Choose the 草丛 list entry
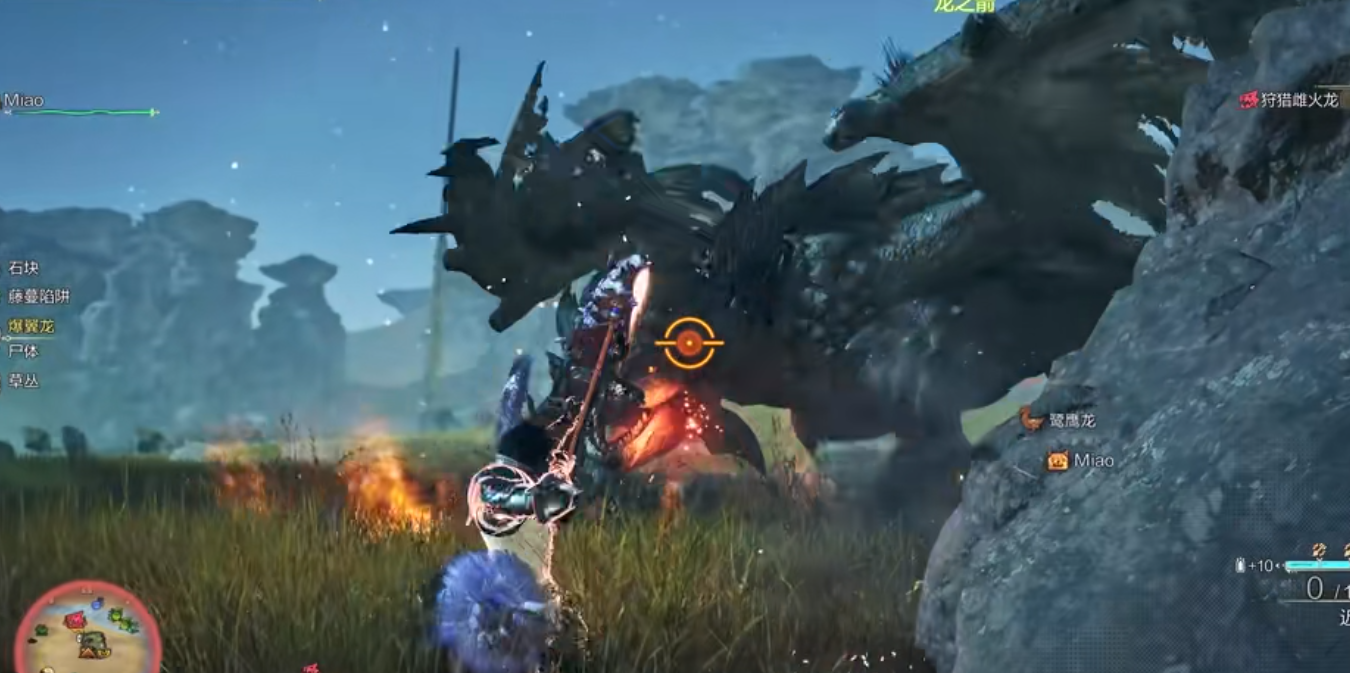Image resolution: width=1350 pixels, height=673 pixels. point(24,381)
